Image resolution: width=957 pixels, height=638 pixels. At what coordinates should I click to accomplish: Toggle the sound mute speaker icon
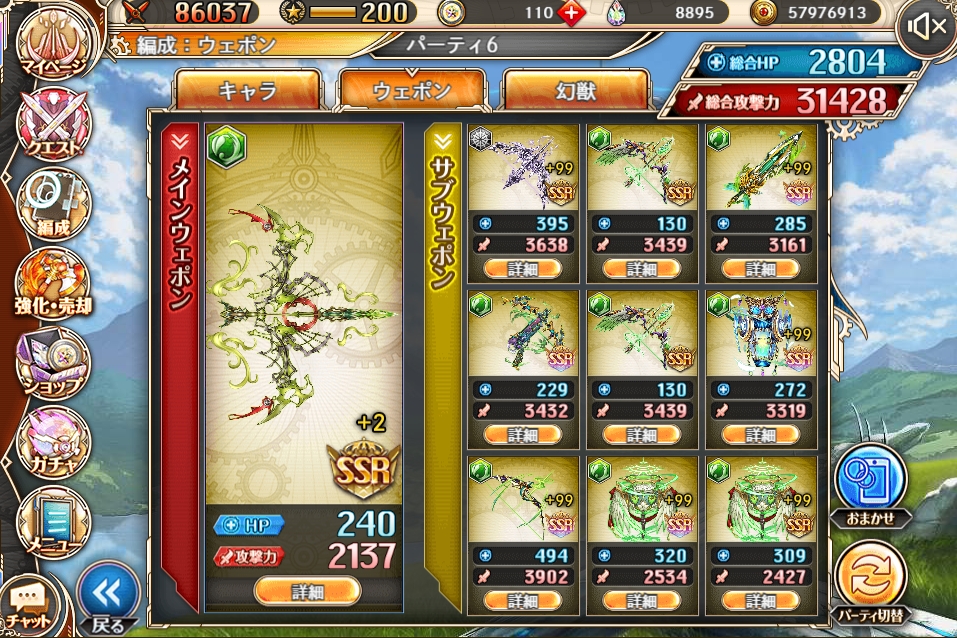coord(925,27)
